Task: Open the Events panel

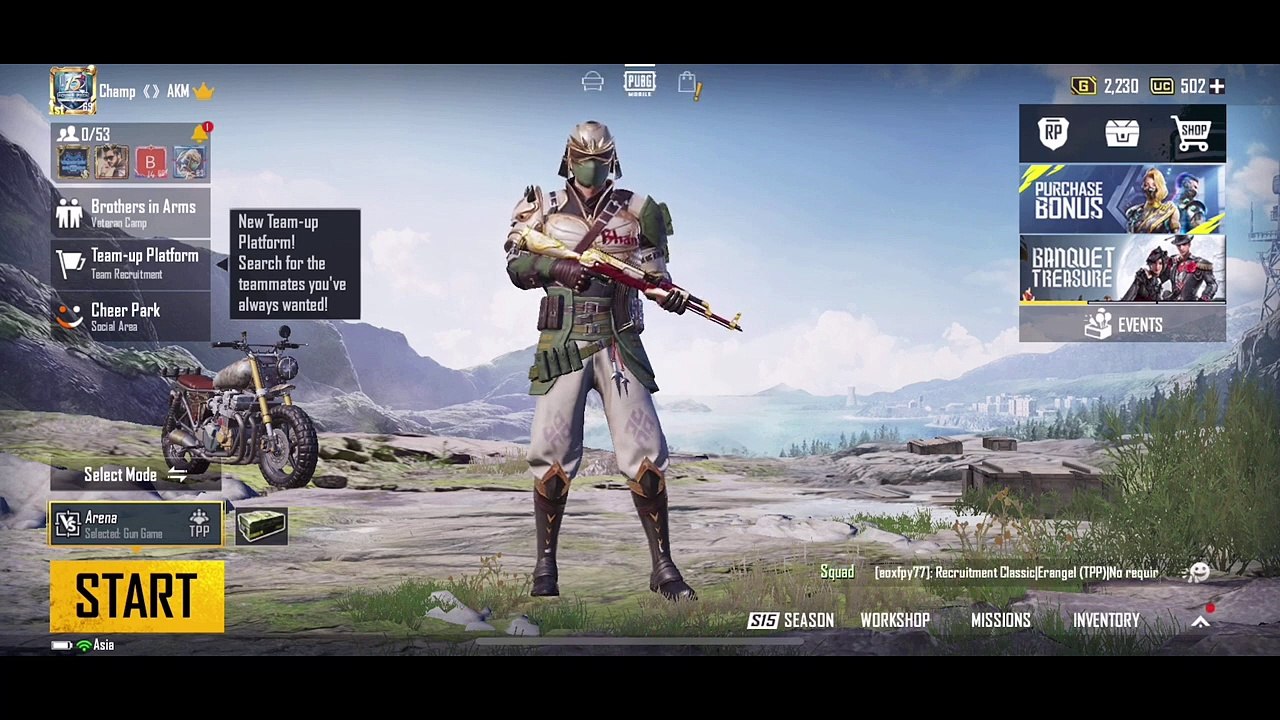Action: tap(1122, 325)
